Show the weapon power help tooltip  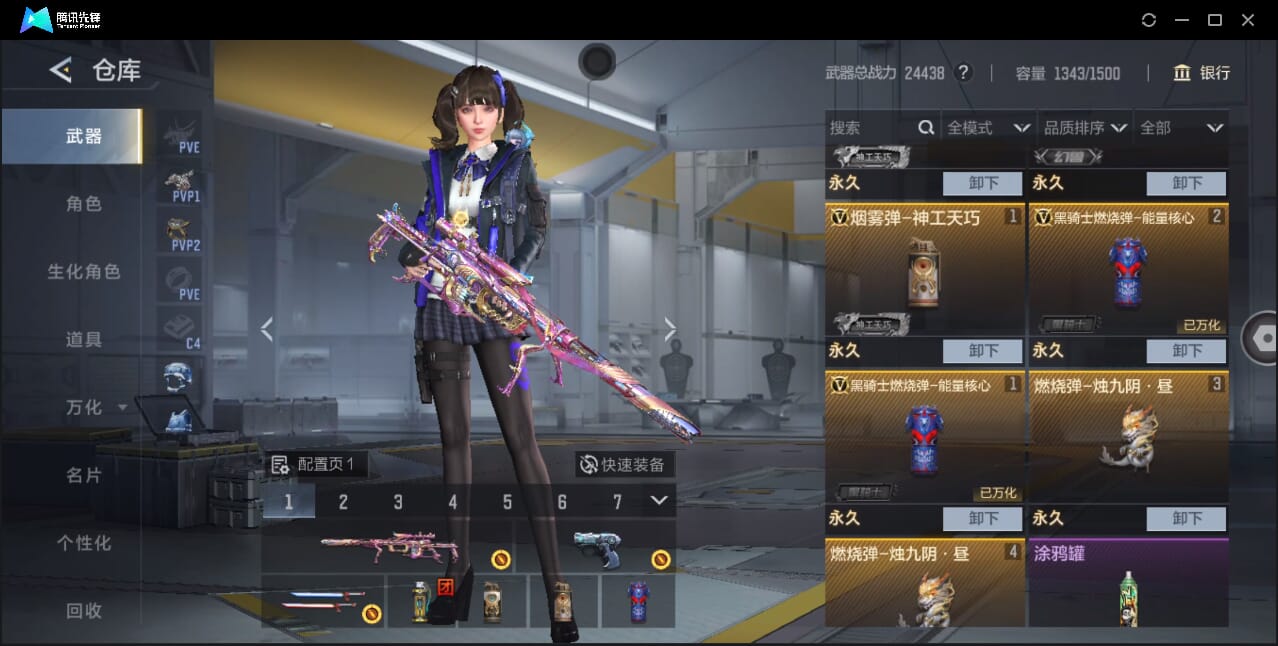[x=963, y=73]
